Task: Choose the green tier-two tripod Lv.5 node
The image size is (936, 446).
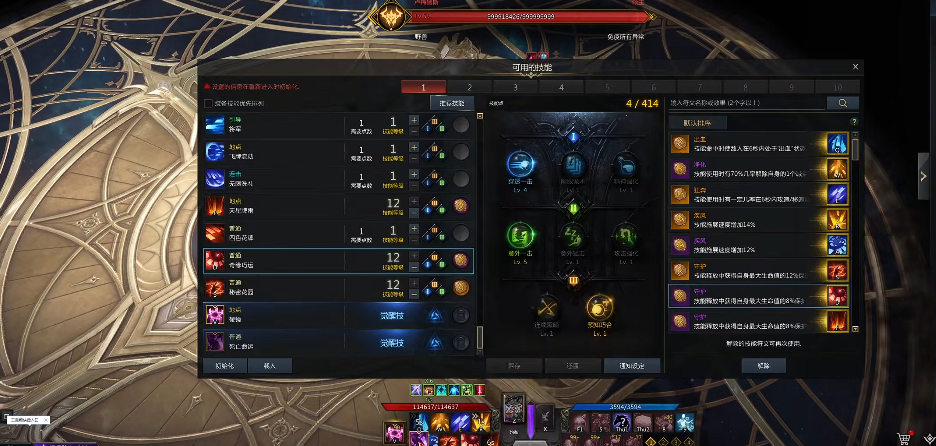Action: pyautogui.click(x=520, y=236)
